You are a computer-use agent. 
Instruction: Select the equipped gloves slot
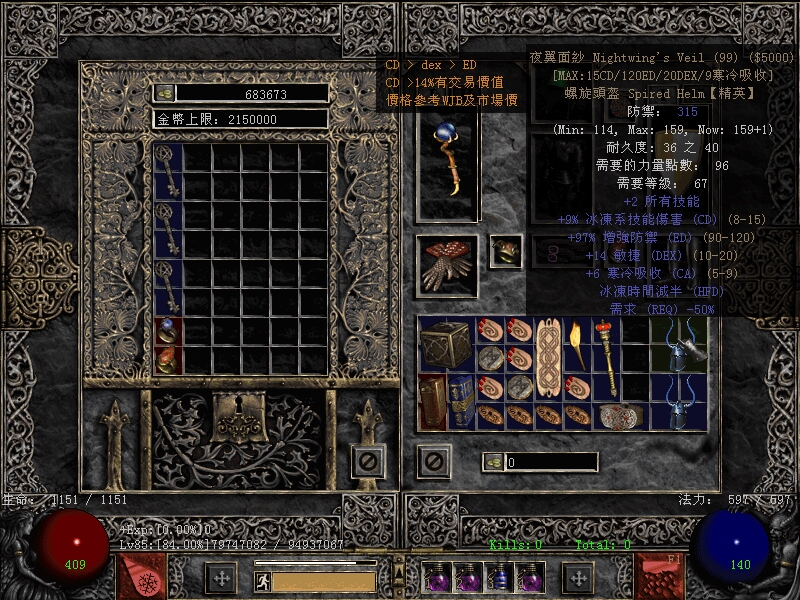(446, 265)
